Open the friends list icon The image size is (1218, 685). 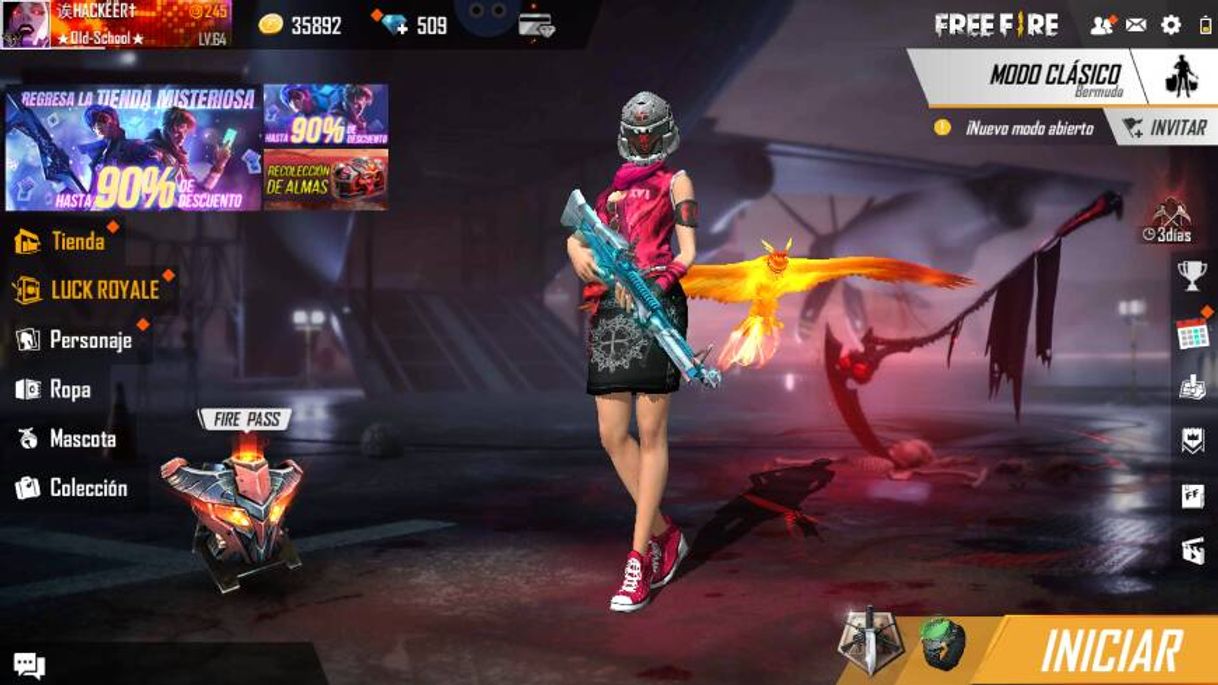[x=1101, y=25]
